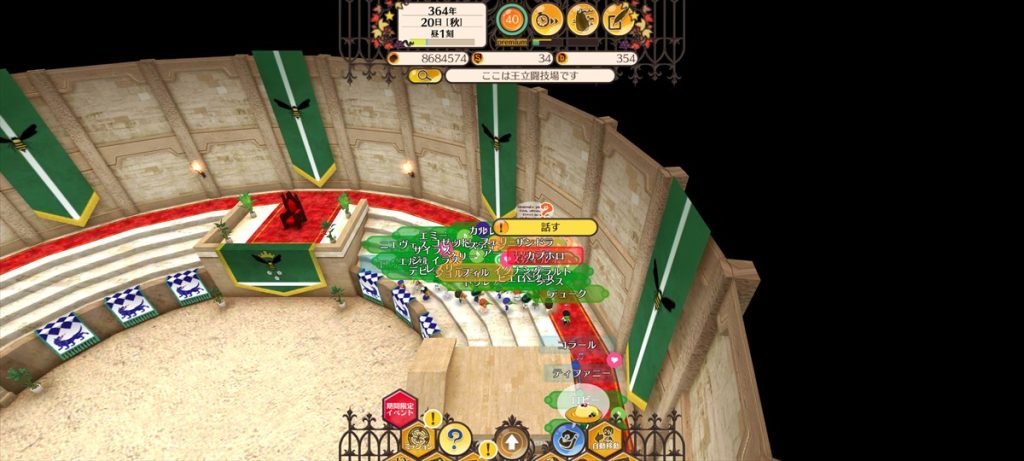Open the red 期間限定イベント hexagon

tap(399, 410)
